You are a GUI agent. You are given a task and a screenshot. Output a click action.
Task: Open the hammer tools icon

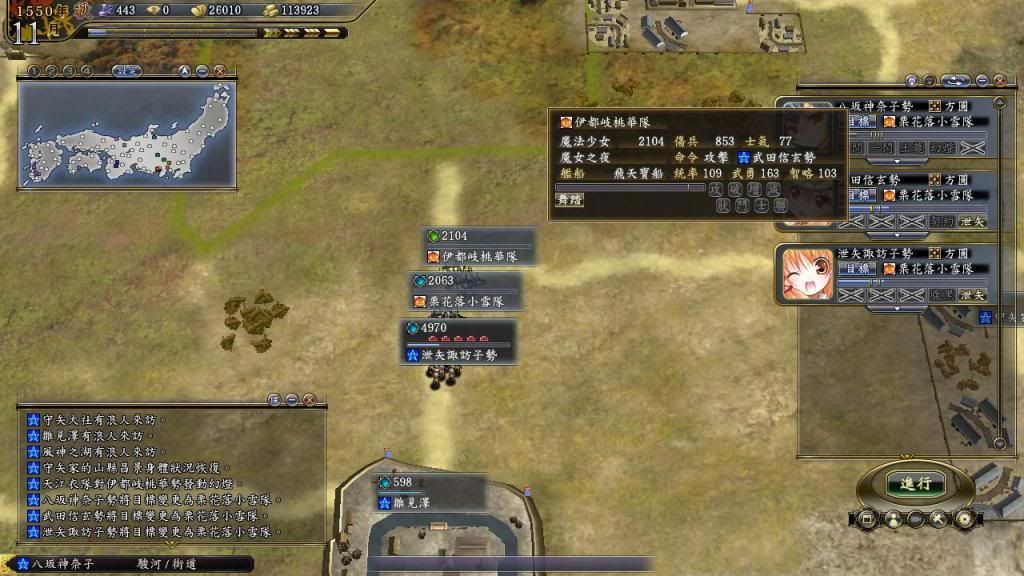pyautogui.click(x=938, y=519)
